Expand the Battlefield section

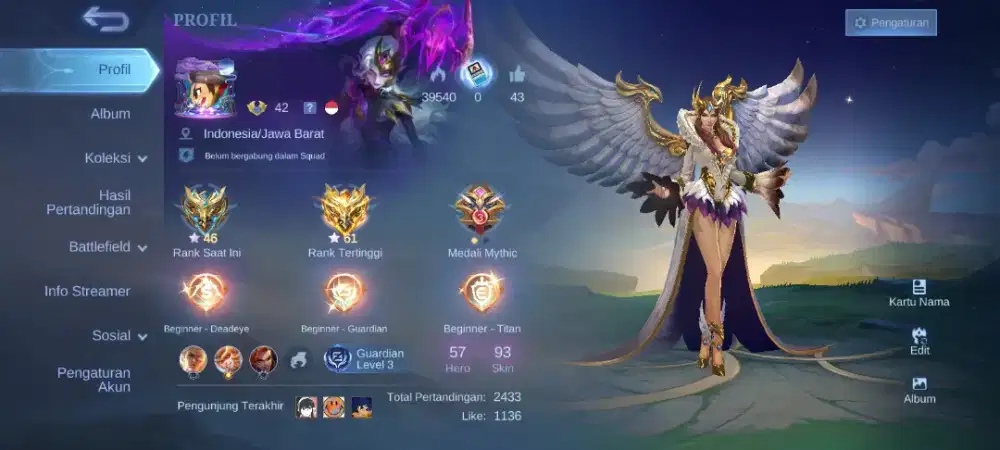click(107, 247)
